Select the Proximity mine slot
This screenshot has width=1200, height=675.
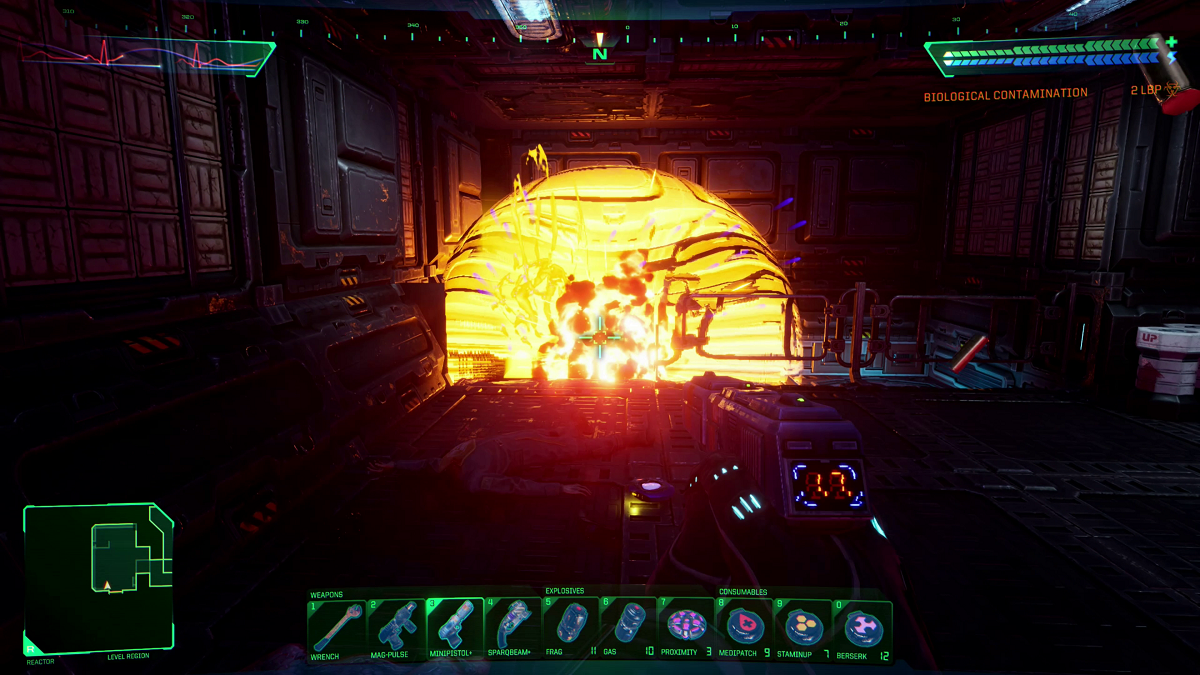pos(687,627)
